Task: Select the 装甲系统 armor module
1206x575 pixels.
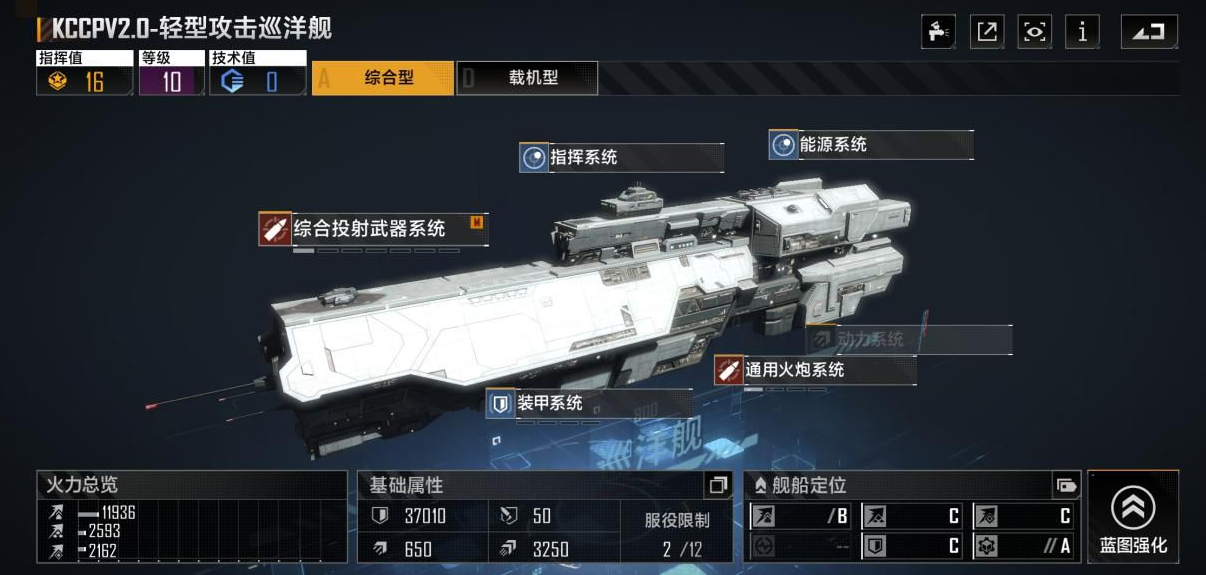Action: [x=588, y=403]
